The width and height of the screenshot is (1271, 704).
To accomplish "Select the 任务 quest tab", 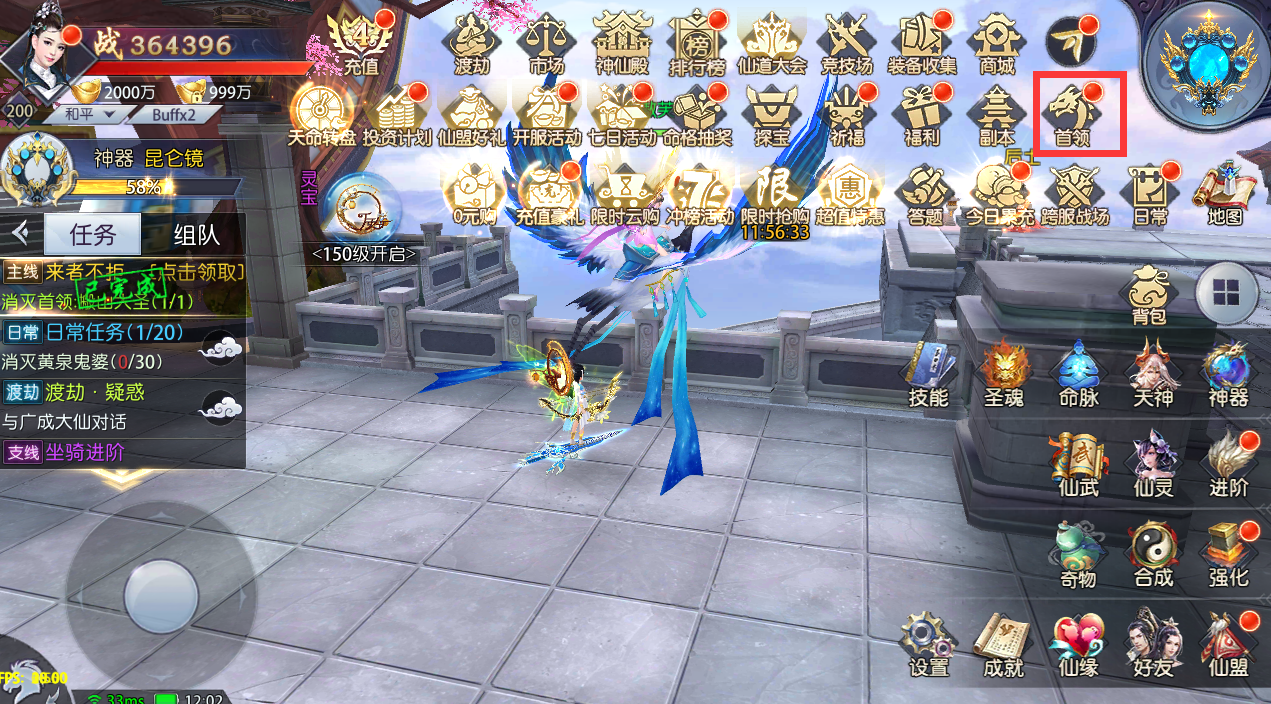I will tap(93, 236).
